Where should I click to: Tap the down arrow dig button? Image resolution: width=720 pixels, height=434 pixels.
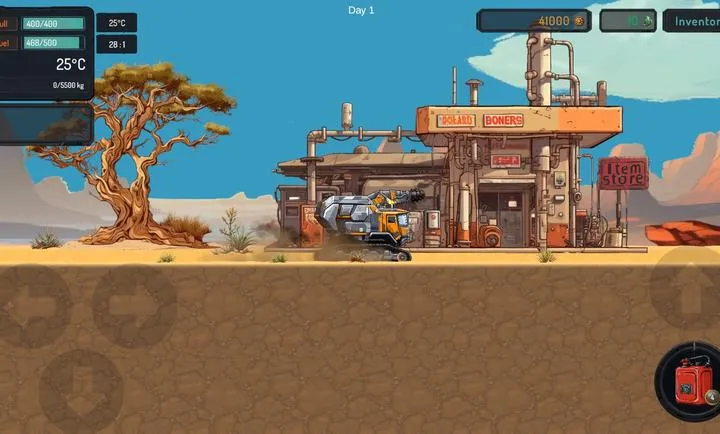pos(81,390)
